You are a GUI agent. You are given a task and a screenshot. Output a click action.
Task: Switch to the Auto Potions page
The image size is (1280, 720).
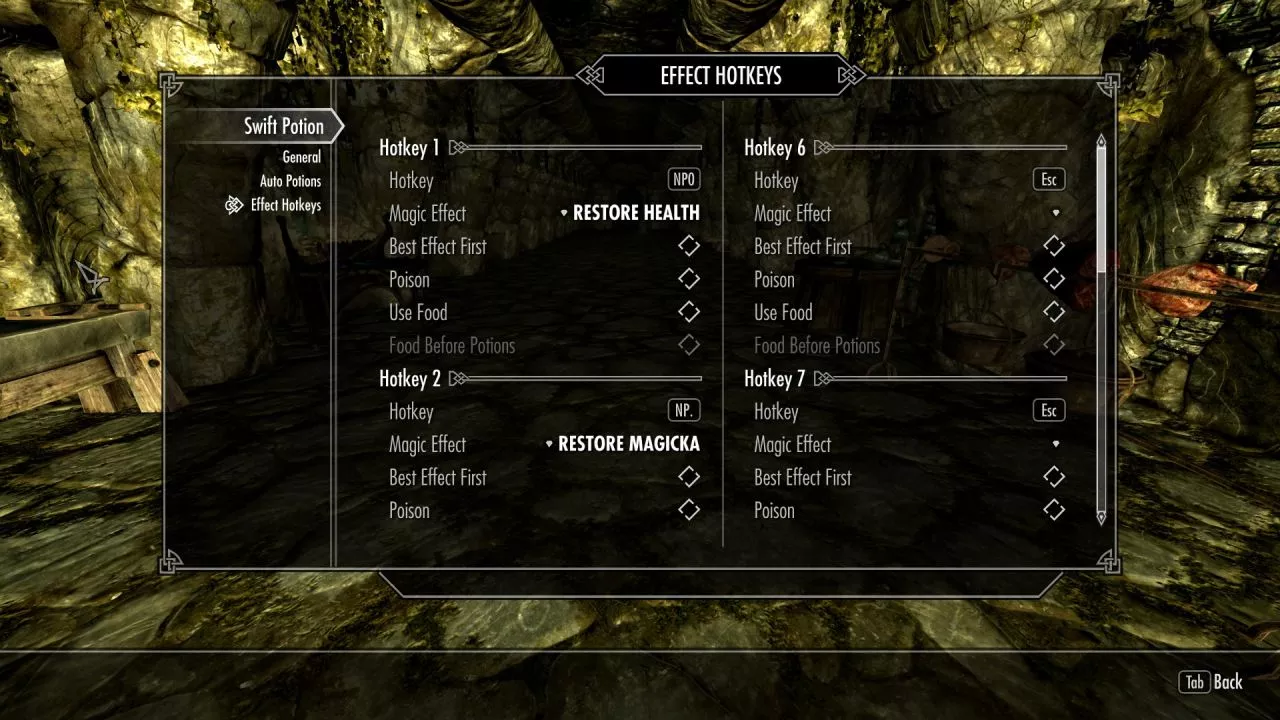(x=290, y=181)
